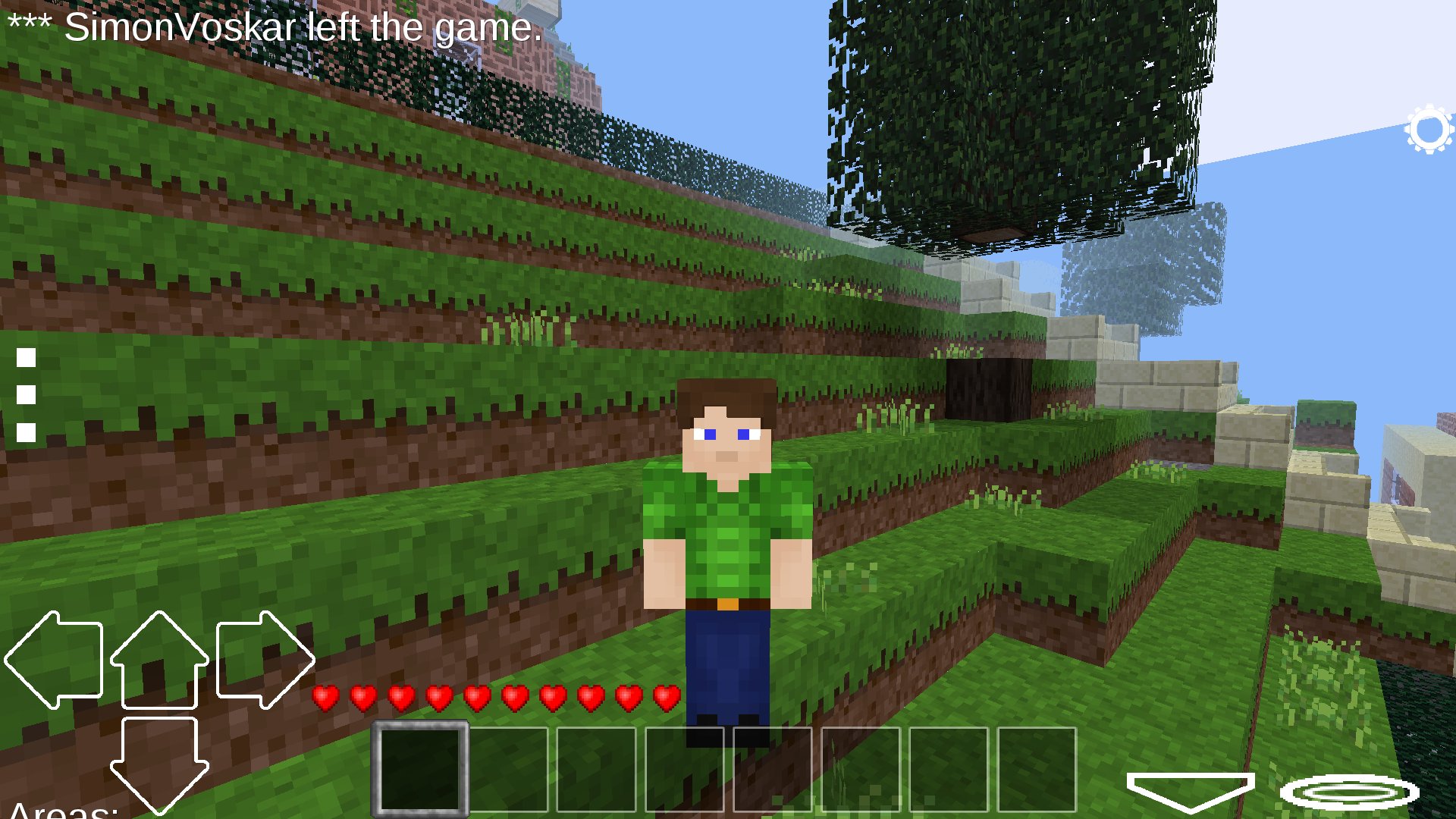Image resolution: width=1456 pixels, height=819 pixels.
Task: Open the settings gear icon
Action: coord(1429,127)
